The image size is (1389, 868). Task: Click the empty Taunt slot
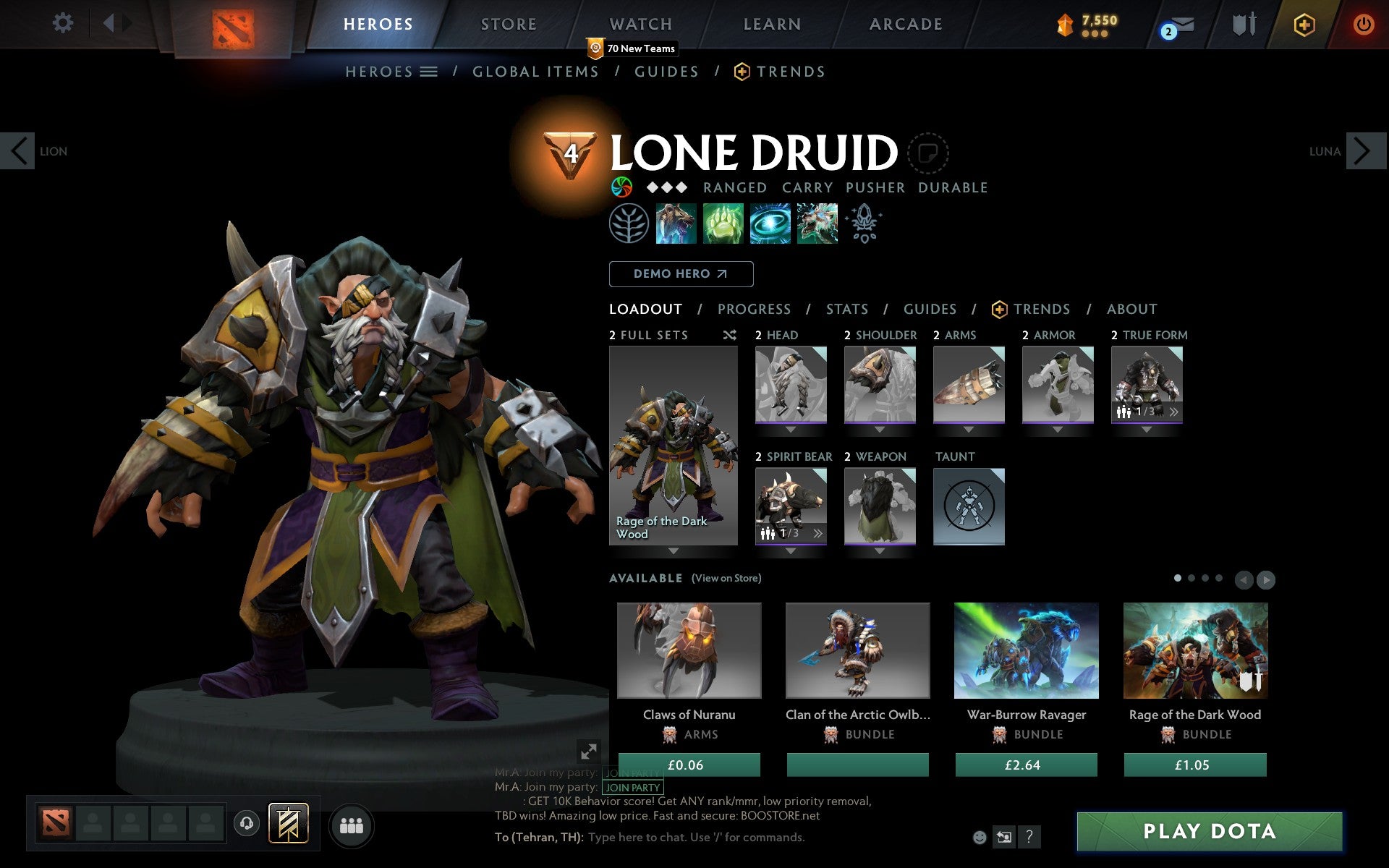point(969,507)
